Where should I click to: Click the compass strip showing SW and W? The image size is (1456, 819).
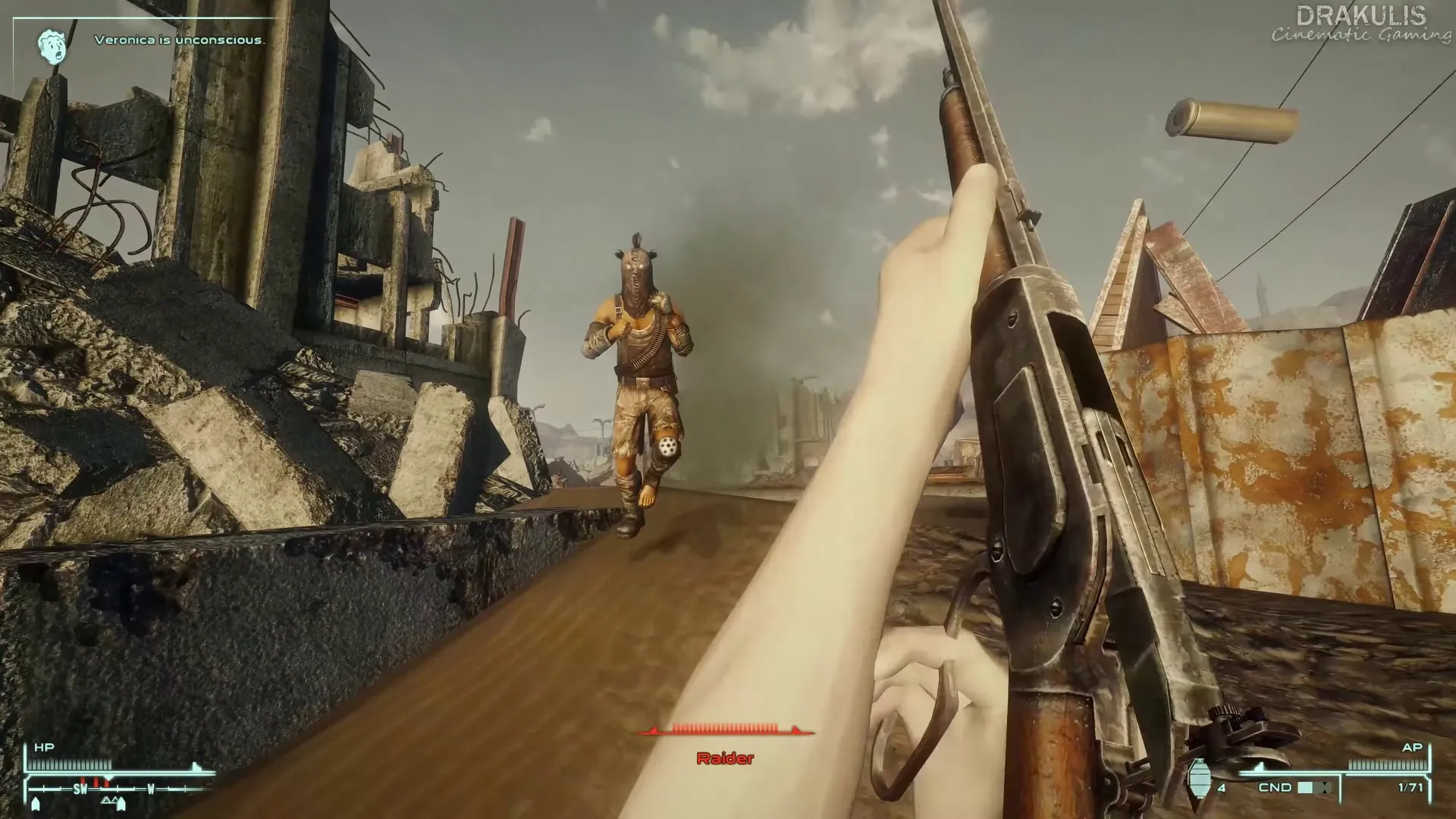118,789
